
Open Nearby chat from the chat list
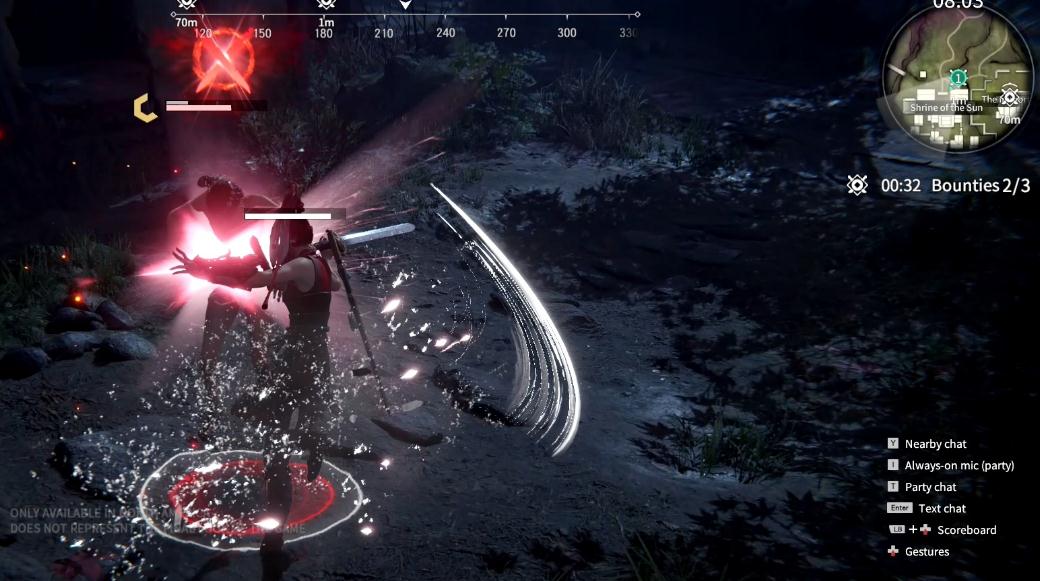(x=935, y=444)
